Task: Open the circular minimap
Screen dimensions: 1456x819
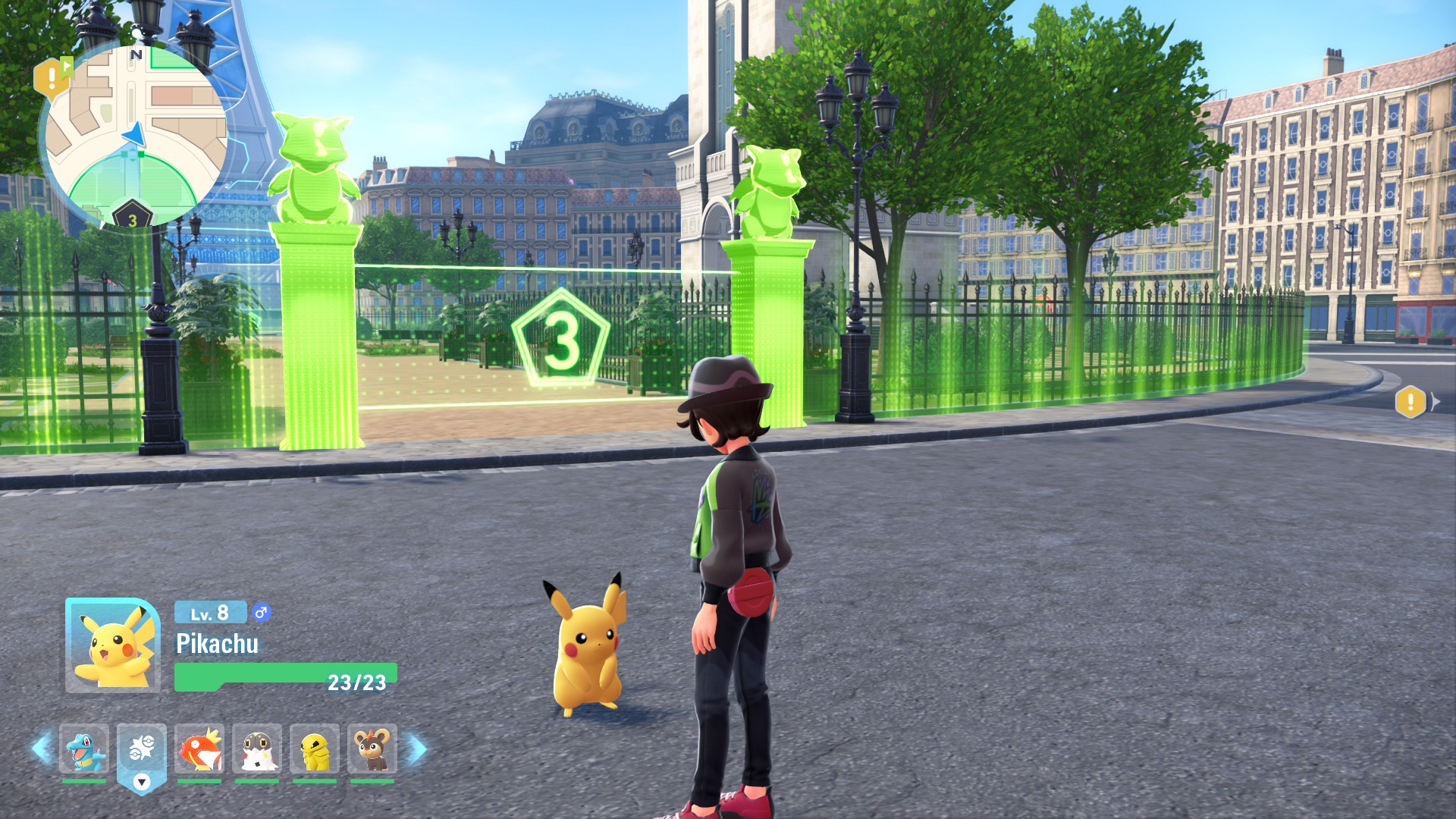Action: pyautogui.click(x=136, y=133)
